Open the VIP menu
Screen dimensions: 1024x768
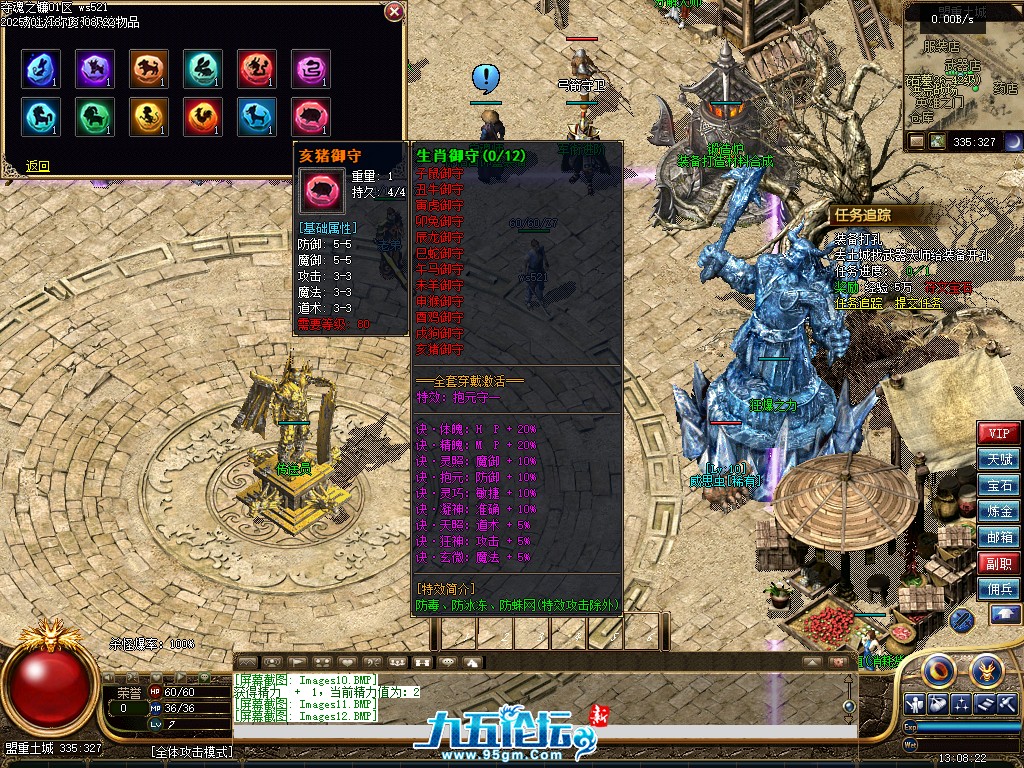999,433
